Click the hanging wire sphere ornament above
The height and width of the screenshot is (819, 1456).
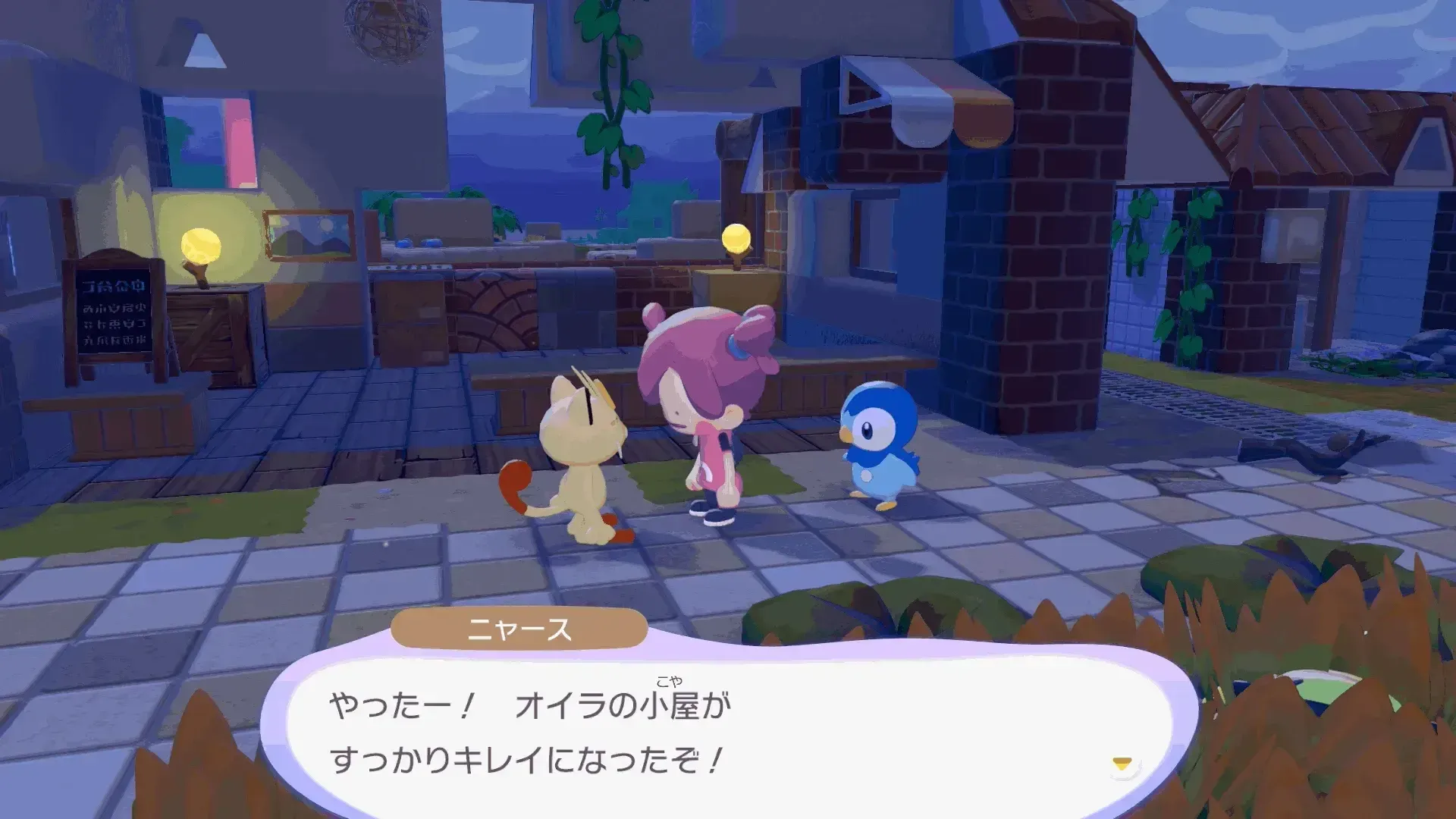point(387,30)
